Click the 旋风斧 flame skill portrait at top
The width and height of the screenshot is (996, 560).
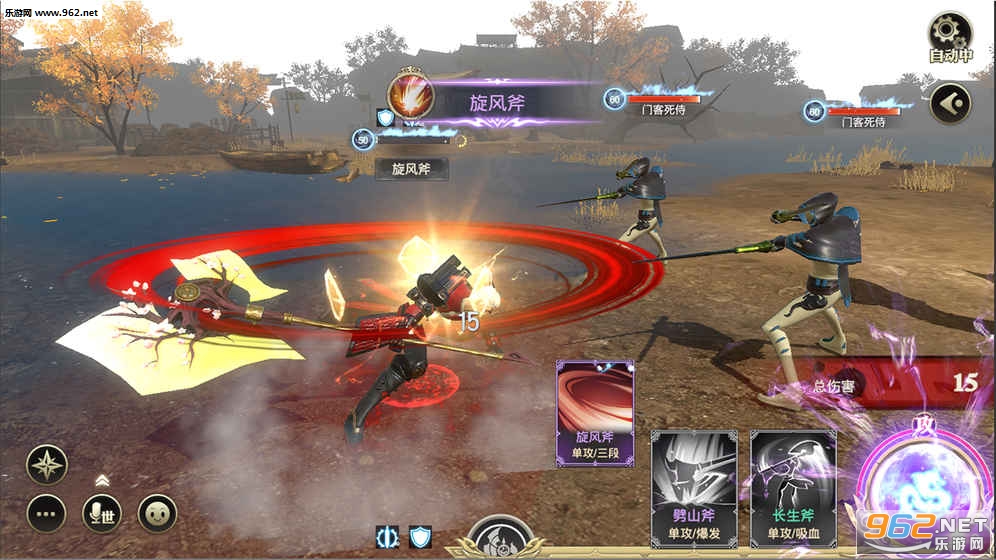[411, 98]
